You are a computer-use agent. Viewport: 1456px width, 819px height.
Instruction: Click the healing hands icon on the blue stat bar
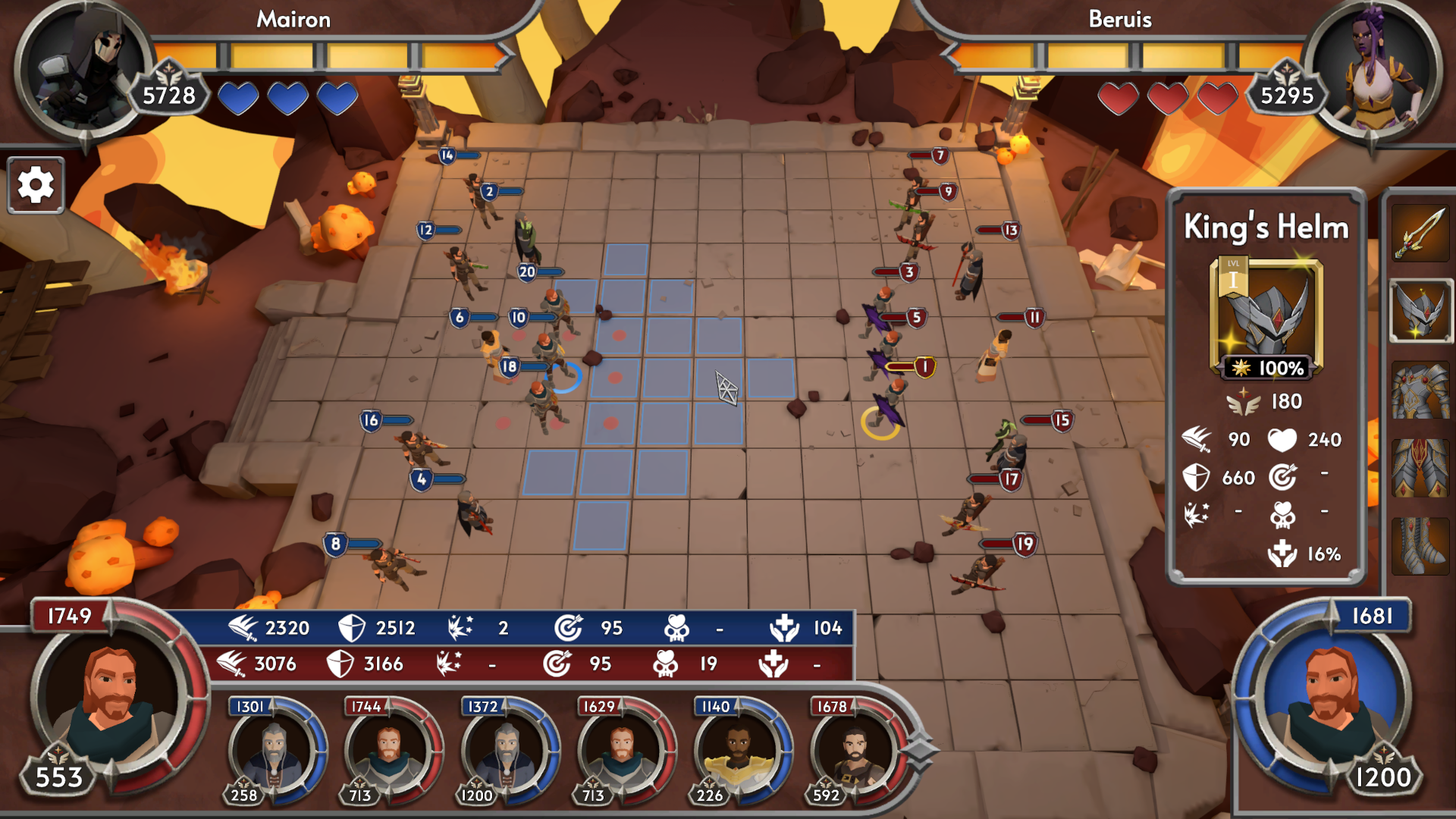pyautogui.click(x=786, y=628)
